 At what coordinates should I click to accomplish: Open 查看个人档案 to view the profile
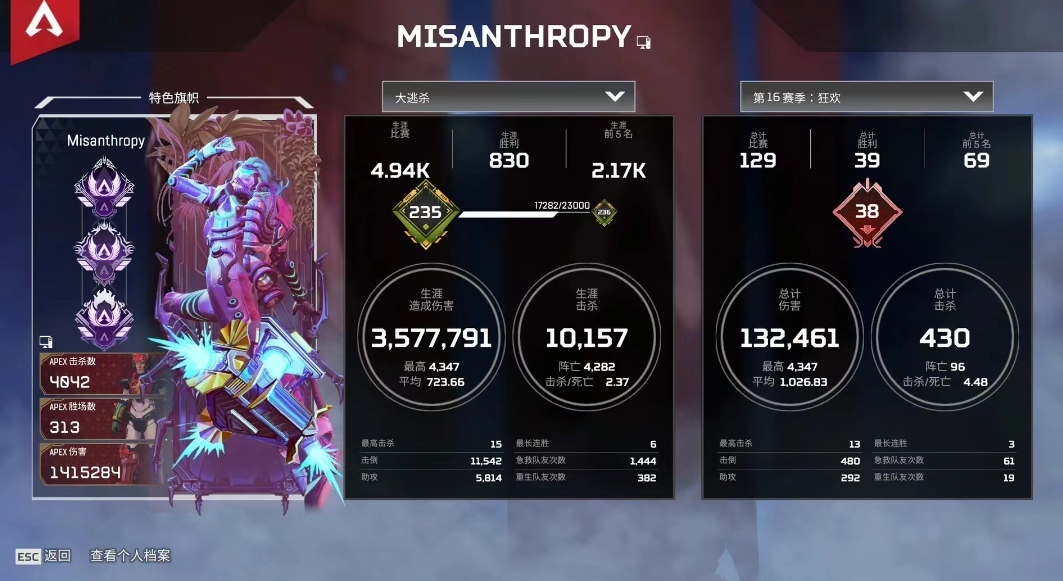click(130, 555)
